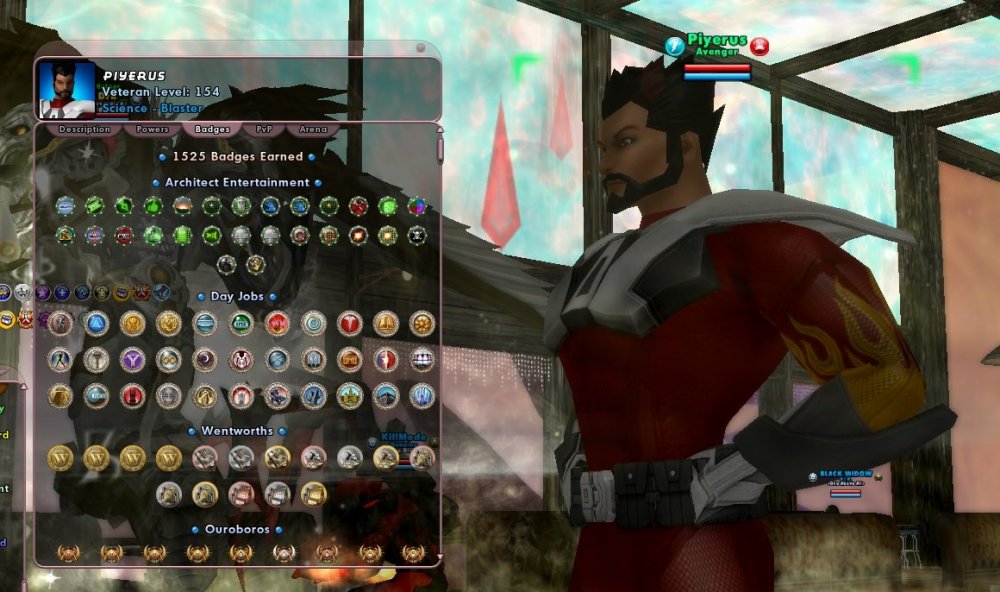Close the character info window
Image resolution: width=1000 pixels, height=592 pixels.
pos(422,48)
